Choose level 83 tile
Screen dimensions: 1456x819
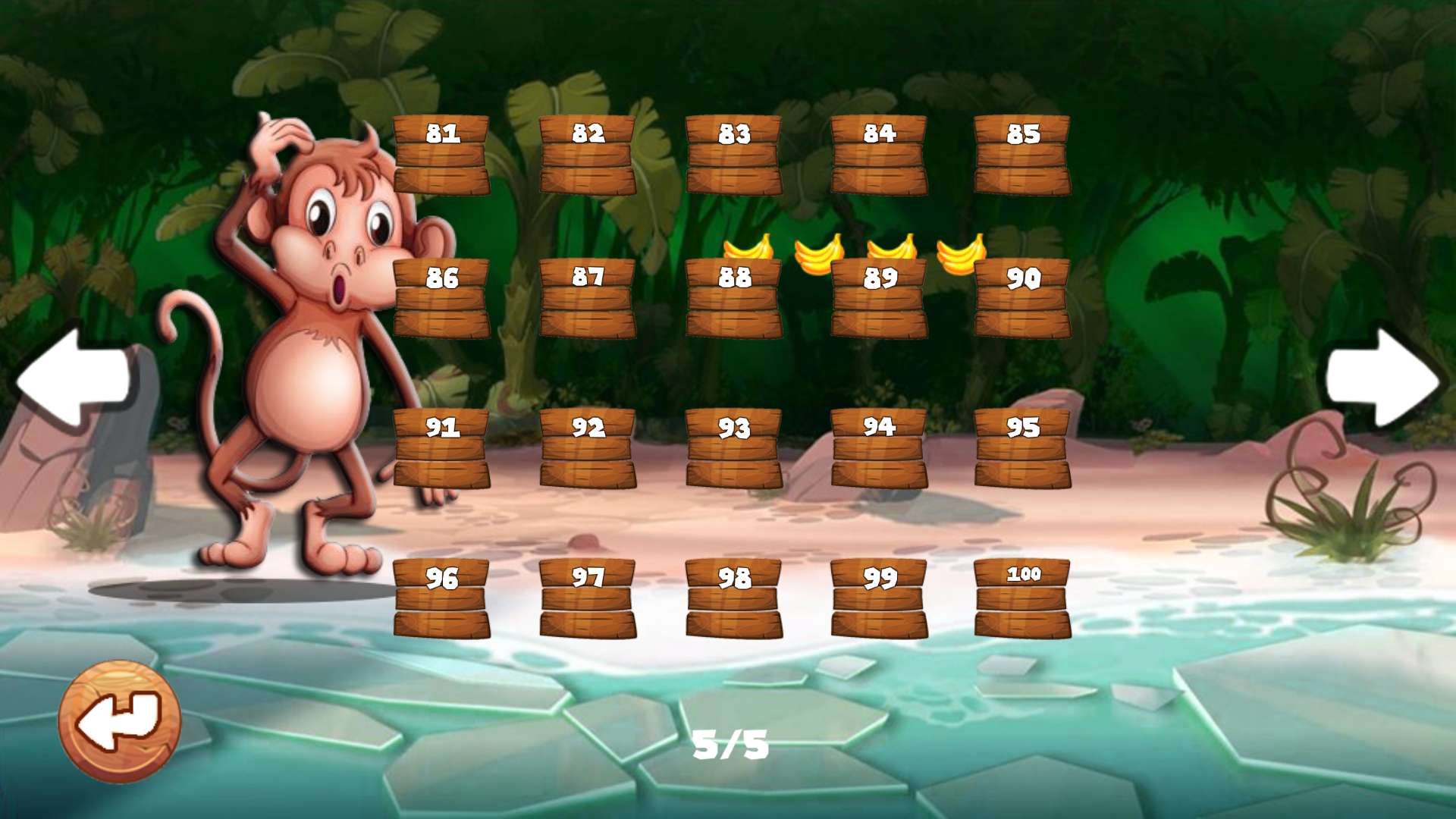[733, 155]
